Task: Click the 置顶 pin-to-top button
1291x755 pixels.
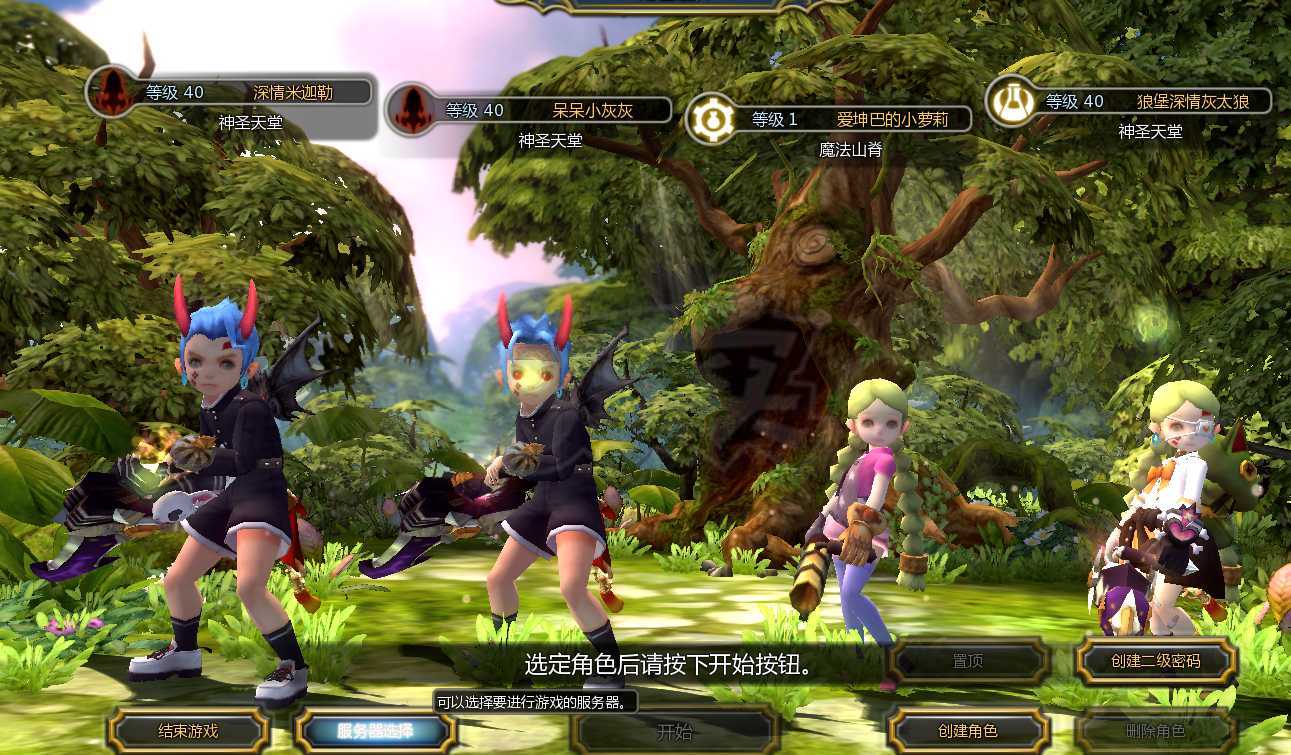Action: pyautogui.click(x=968, y=661)
